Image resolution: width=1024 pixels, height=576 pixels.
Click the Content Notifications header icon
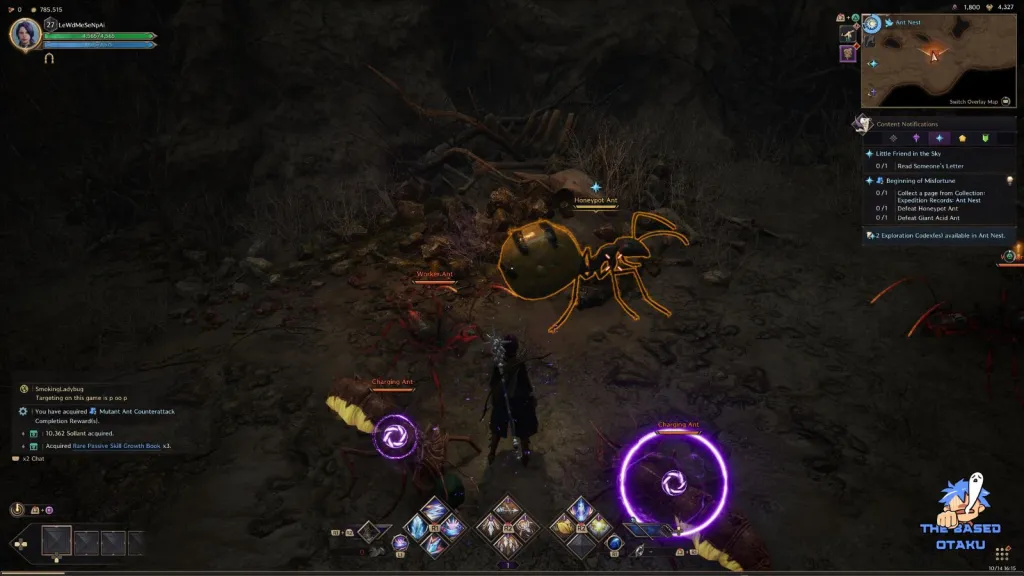click(862, 124)
